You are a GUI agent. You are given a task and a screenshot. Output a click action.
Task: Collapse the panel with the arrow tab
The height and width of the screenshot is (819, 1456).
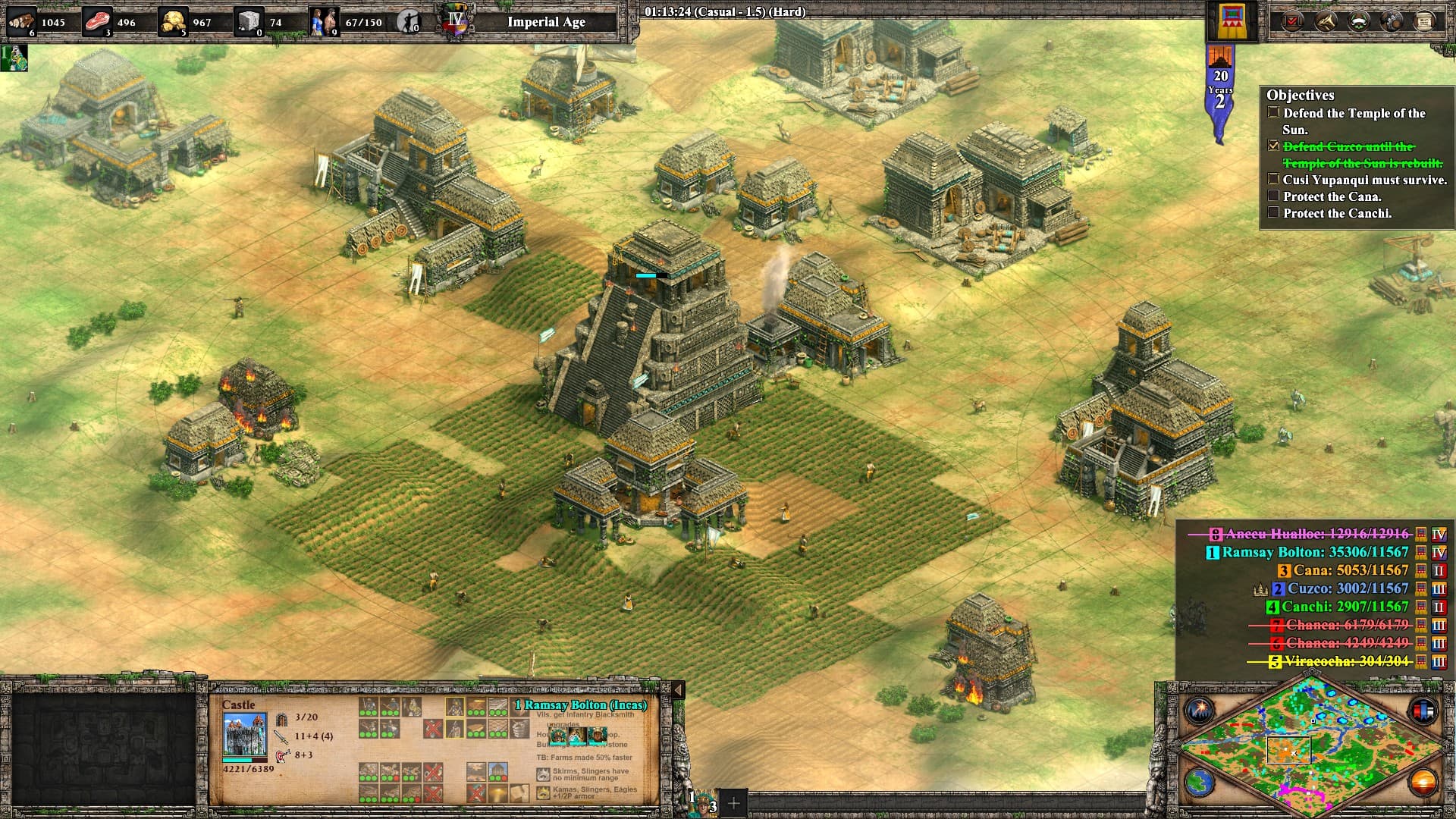pos(678,690)
